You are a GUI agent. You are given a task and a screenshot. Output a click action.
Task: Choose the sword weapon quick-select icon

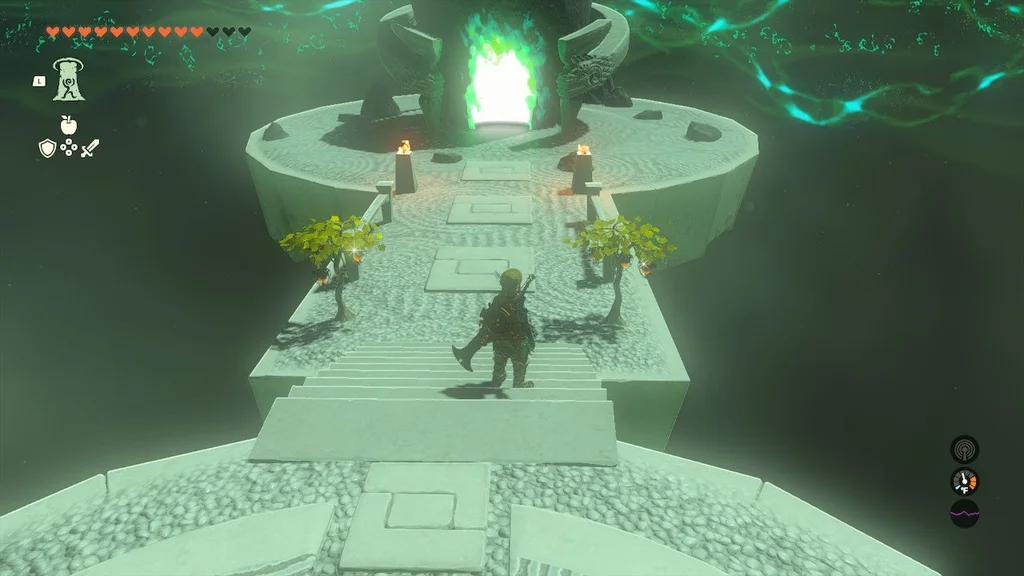[90, 148]
